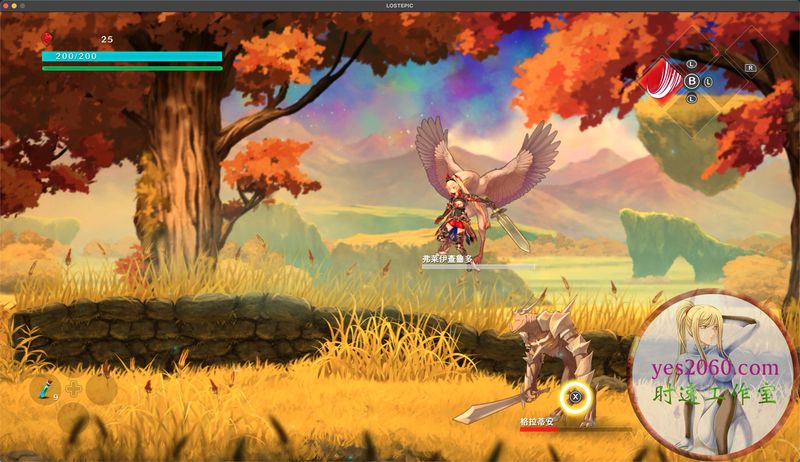This screenshot has width=800, height=462.
Task: Use the teal potion vial item slot
Action: click(44, 388)
